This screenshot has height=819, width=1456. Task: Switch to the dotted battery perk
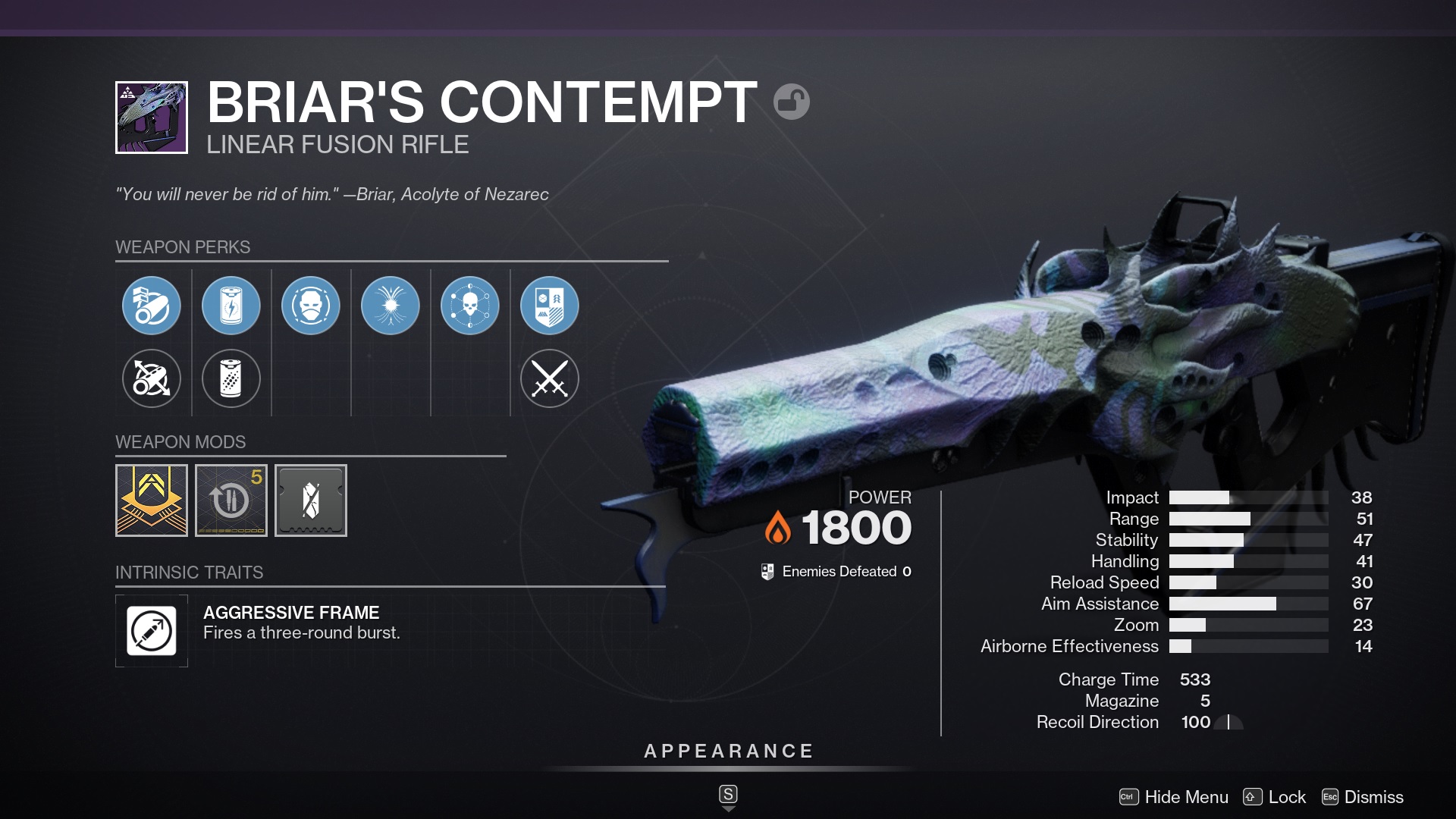[231, 378]
